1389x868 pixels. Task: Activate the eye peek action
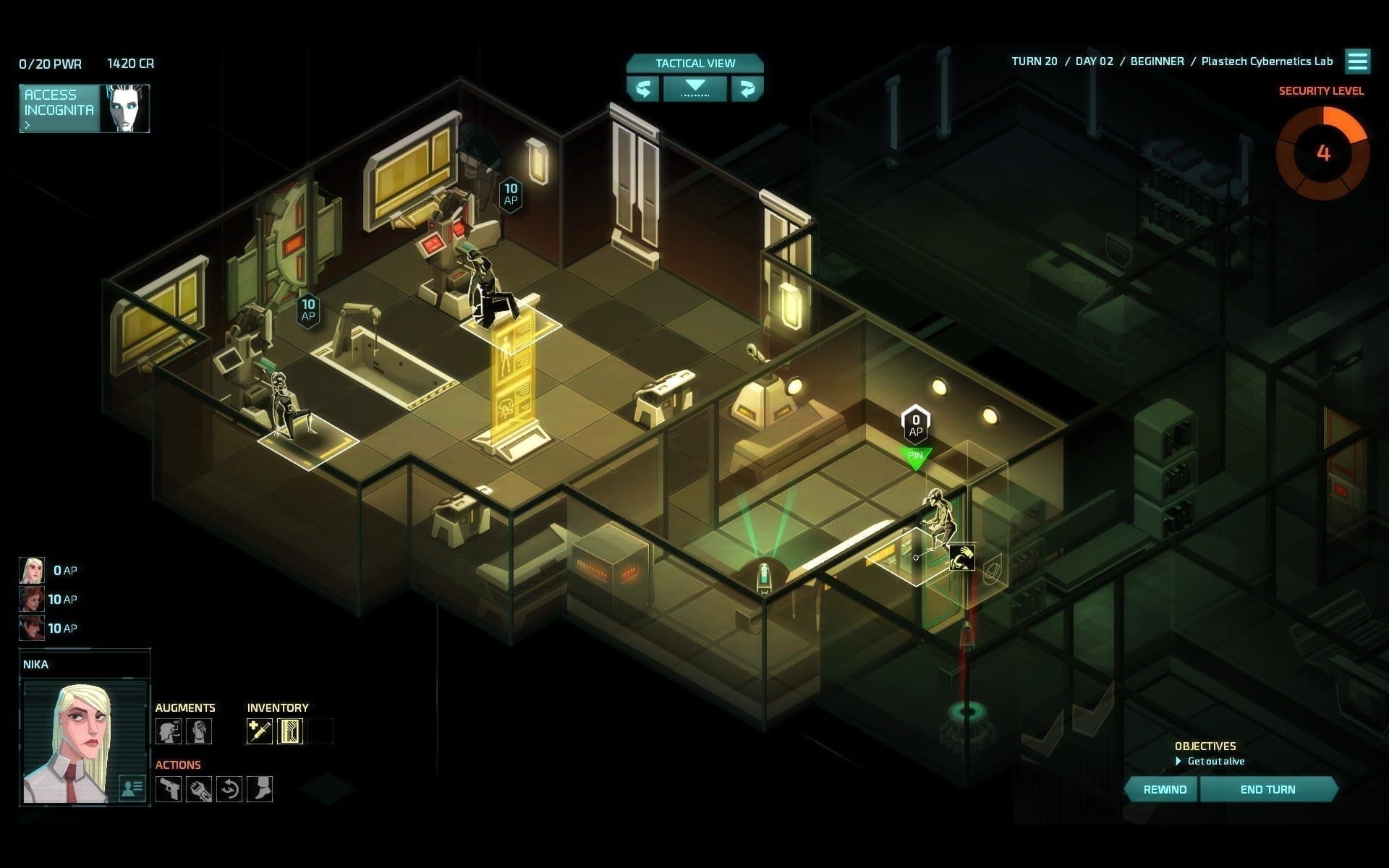[229, 788]
